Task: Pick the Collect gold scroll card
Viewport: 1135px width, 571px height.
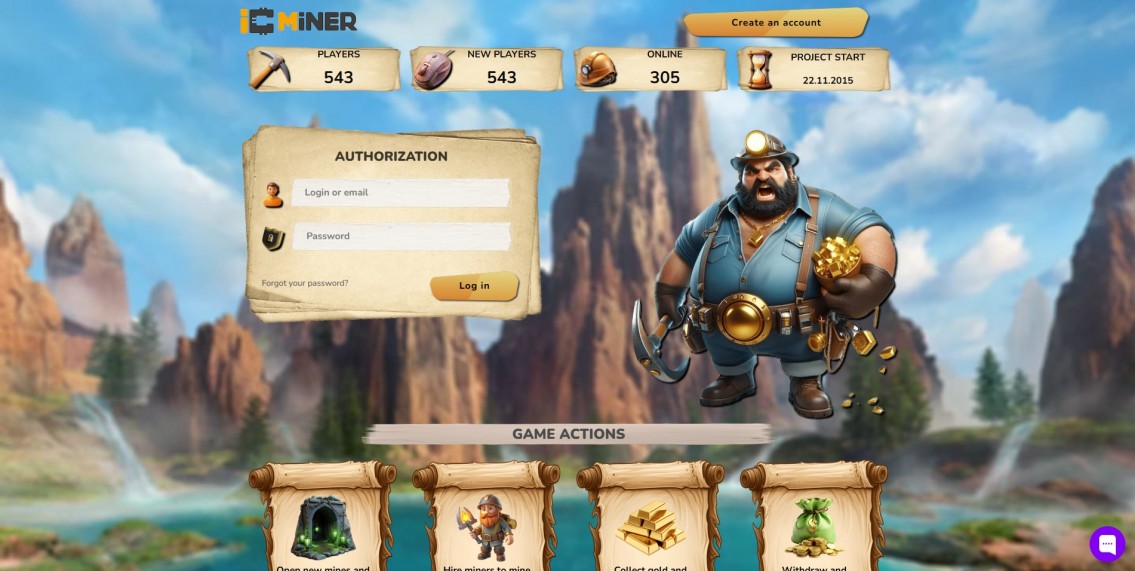Action: click(650, 520)
